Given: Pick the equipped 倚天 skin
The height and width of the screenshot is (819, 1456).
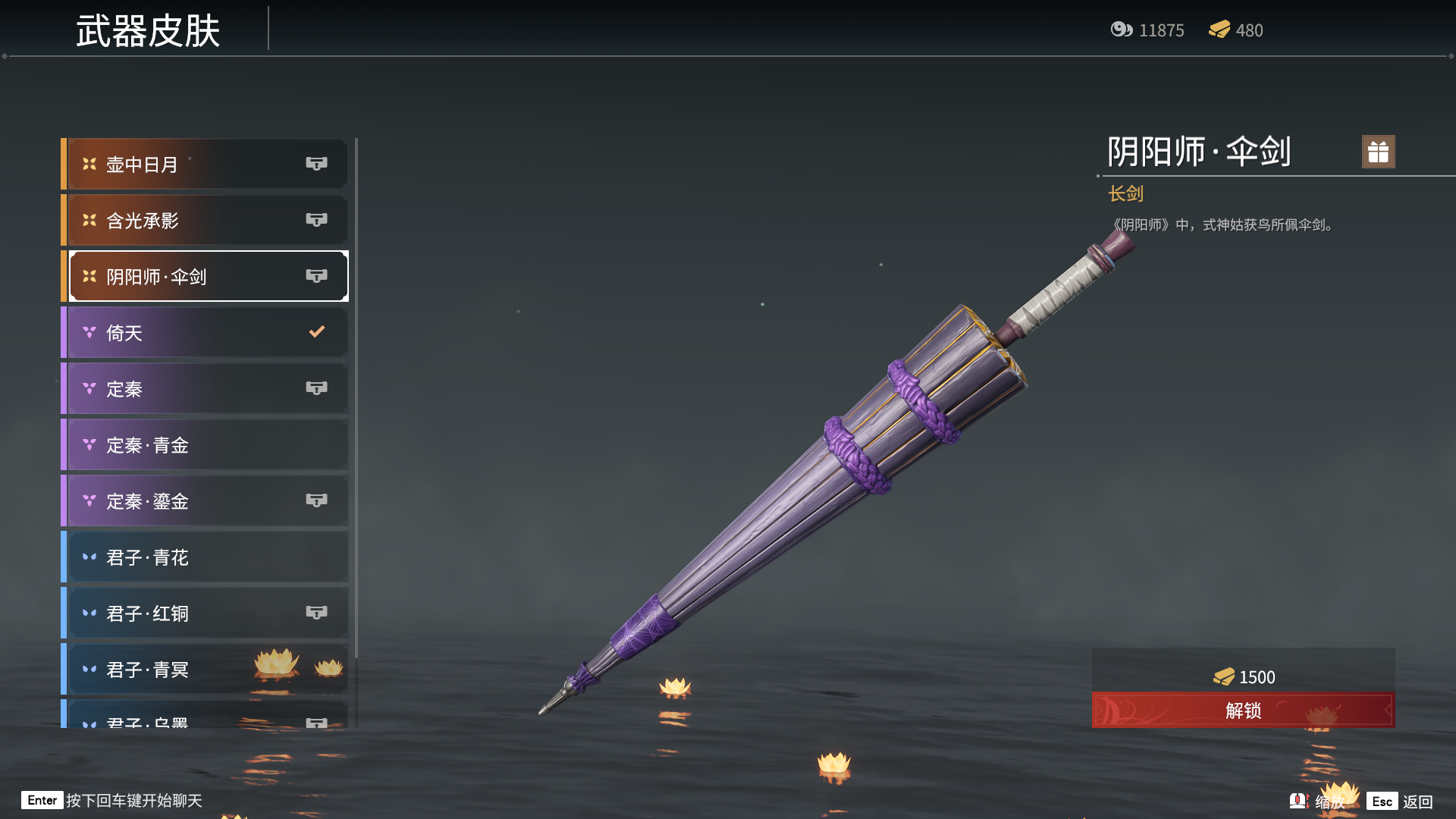Looking at the screenshot, I should pyautogui.click(x=206, y=332).
